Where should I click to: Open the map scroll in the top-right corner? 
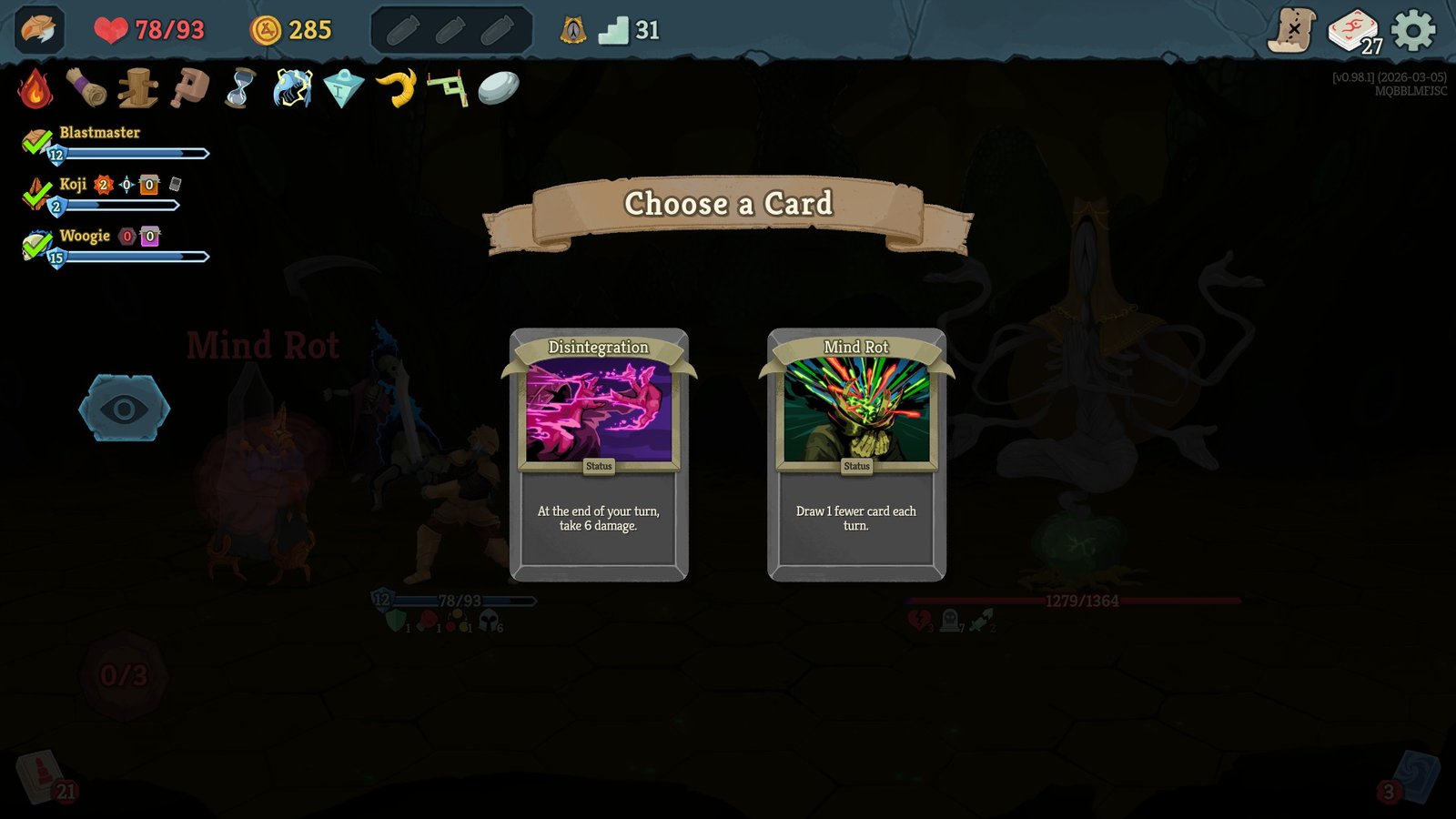pyautogui.click(x=1296, y=28)
